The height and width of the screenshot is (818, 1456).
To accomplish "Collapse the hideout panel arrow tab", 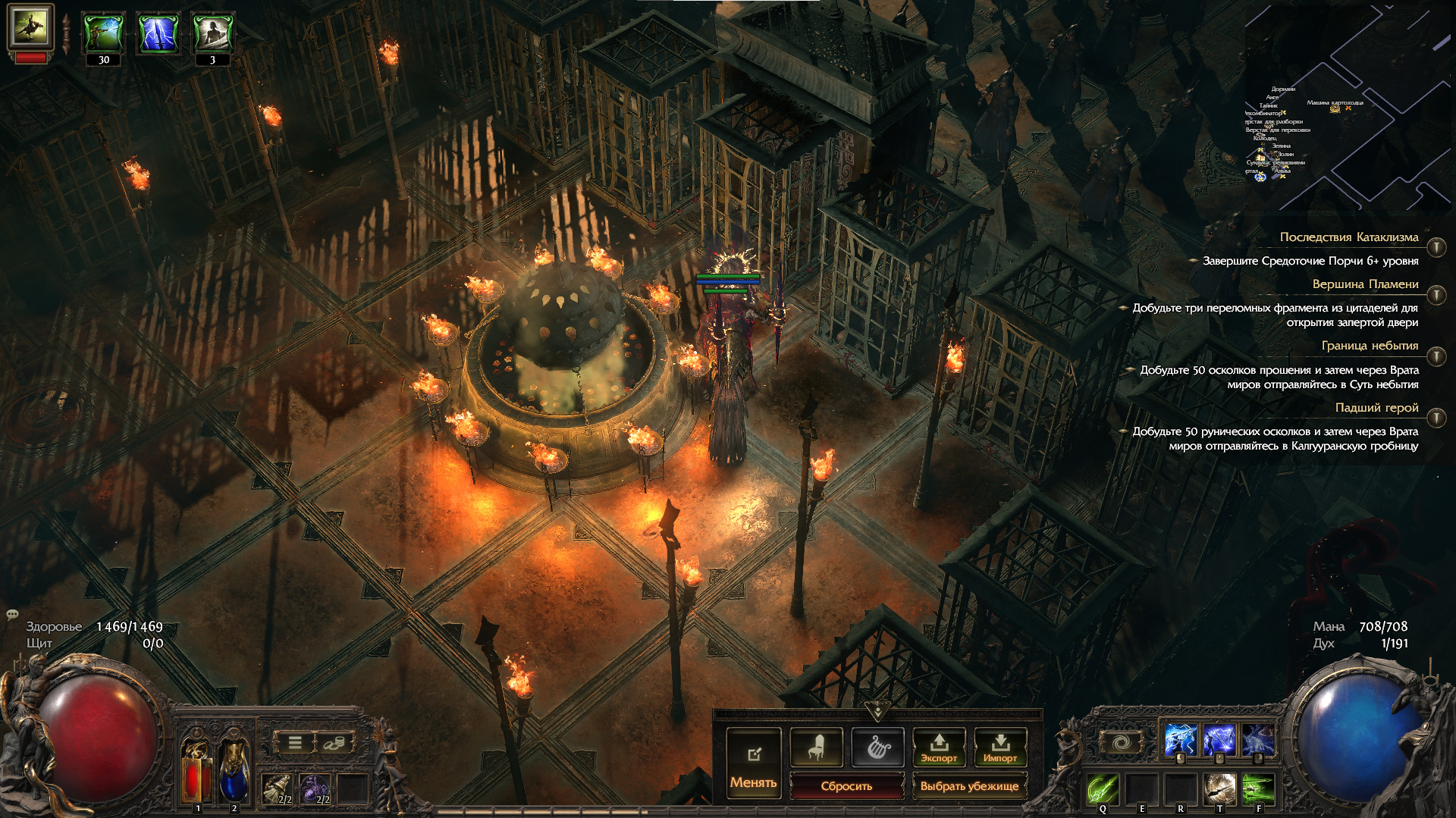I will (x=877, y=711).
